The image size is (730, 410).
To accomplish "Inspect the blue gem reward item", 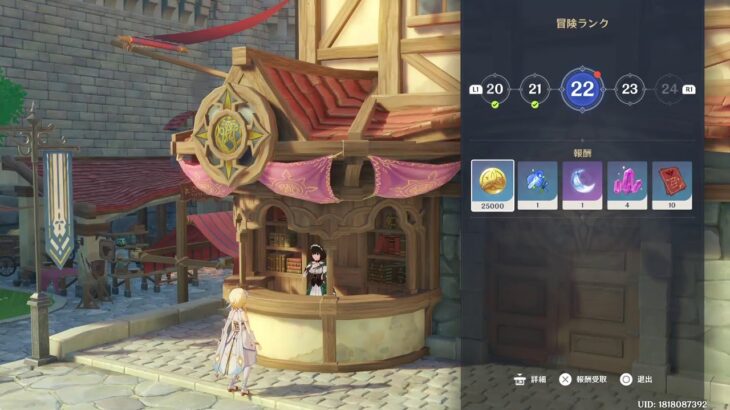I will click(x=537, y=184).
